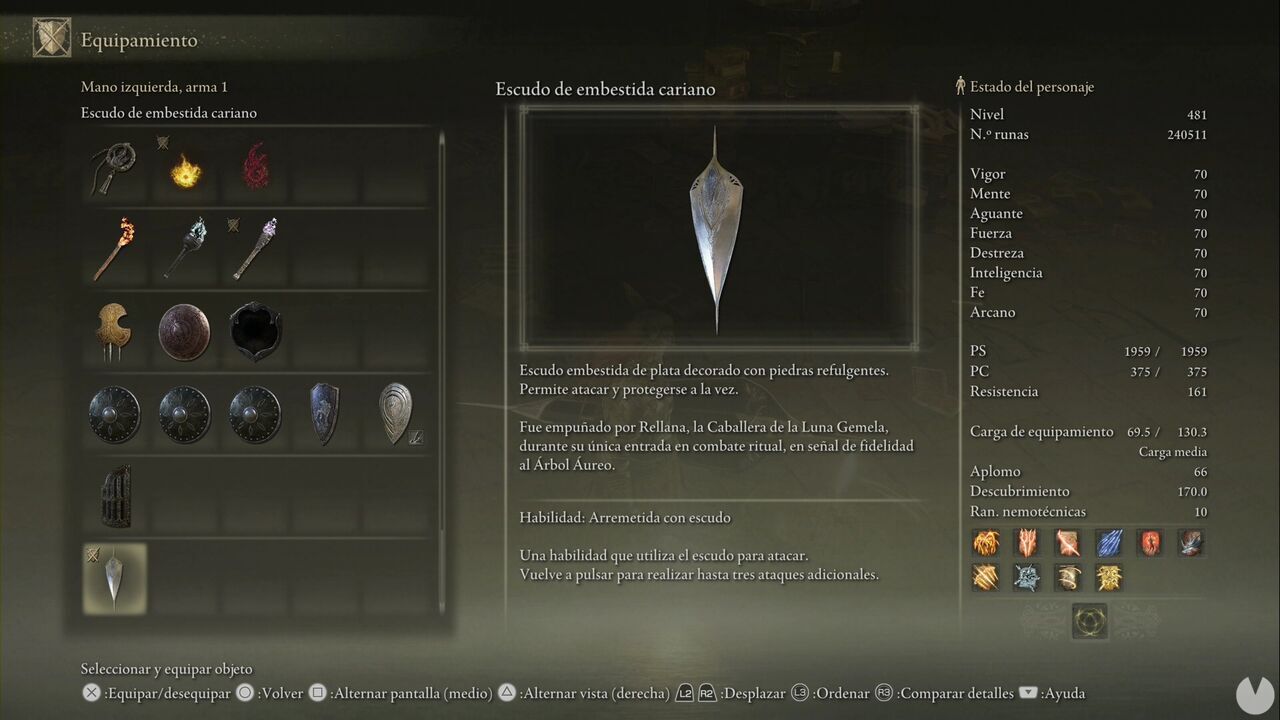Pick the blue heater shield with crest
Viewport: 1280px width, 720px height.
[x=325, y=414]
